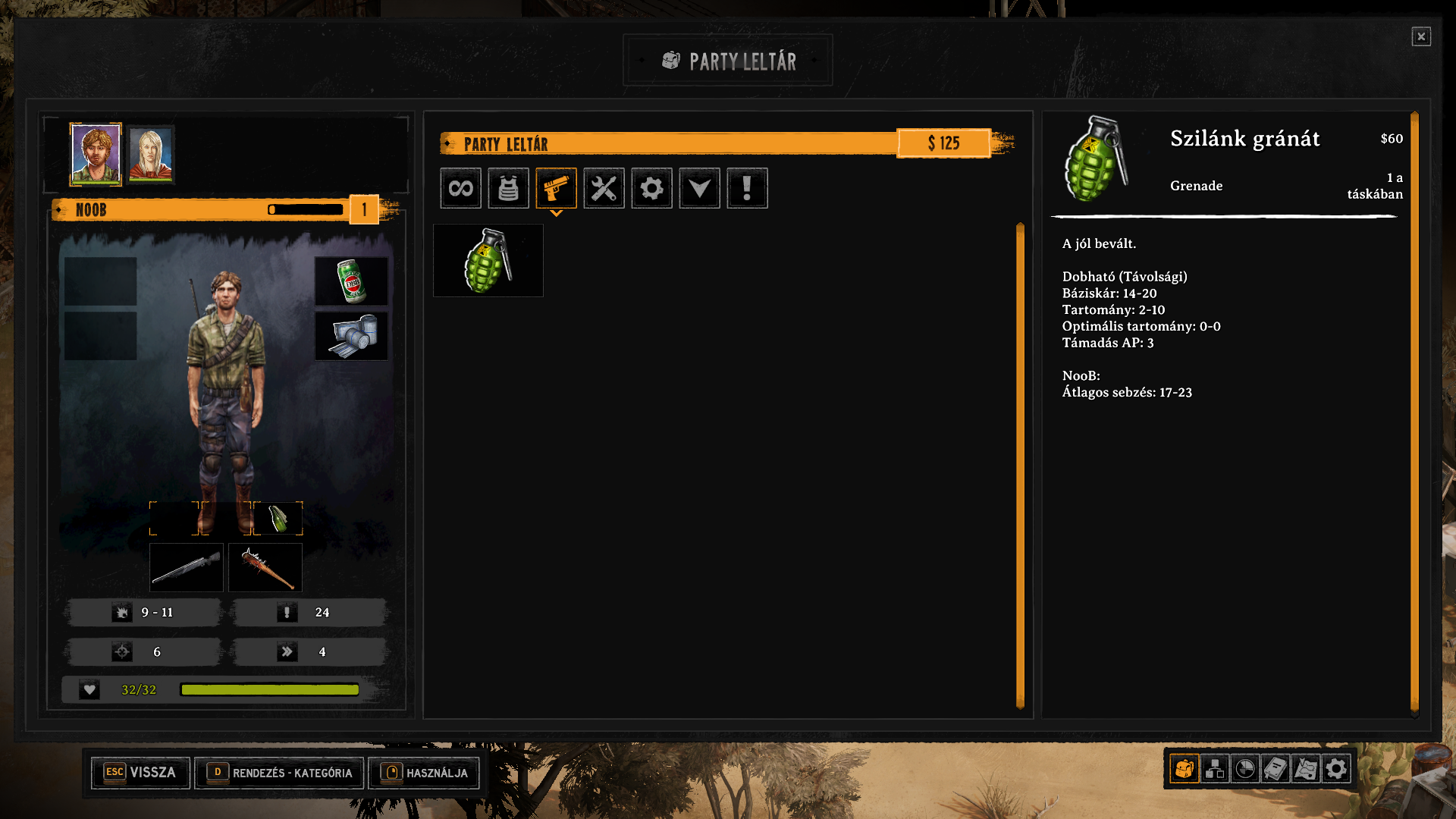Open the map from the bottom toolbar
1456x819 pixels.
(1306, 769)
